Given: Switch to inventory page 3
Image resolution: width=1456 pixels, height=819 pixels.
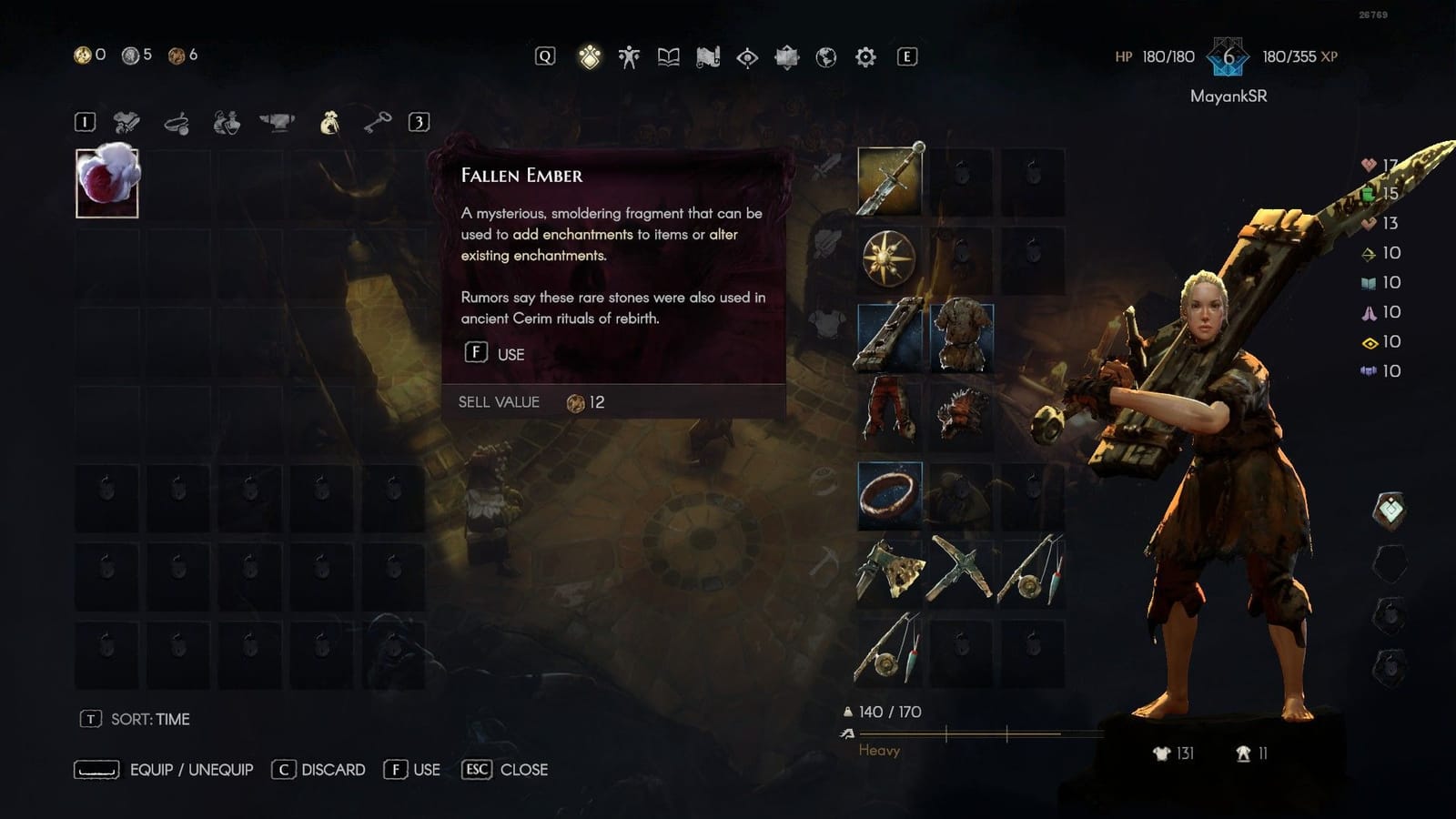Looking at the screenshot, I should [419, 121].
